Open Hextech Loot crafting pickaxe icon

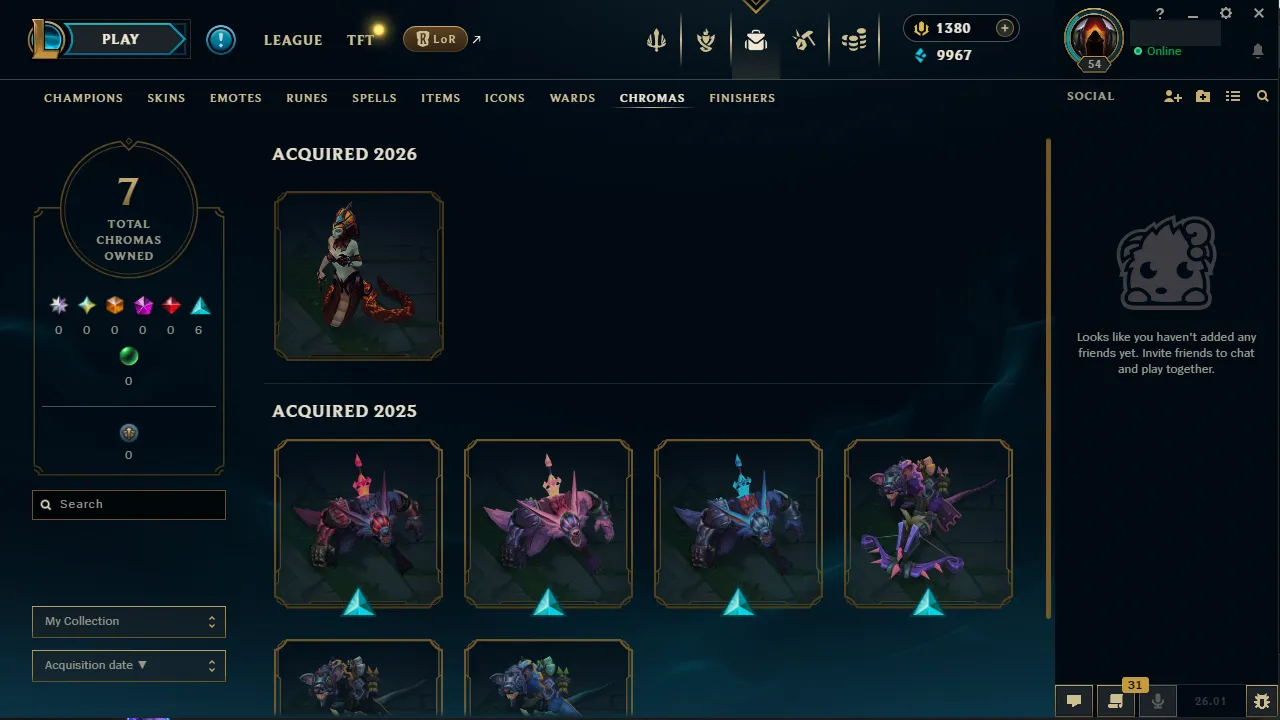[805, 40]
